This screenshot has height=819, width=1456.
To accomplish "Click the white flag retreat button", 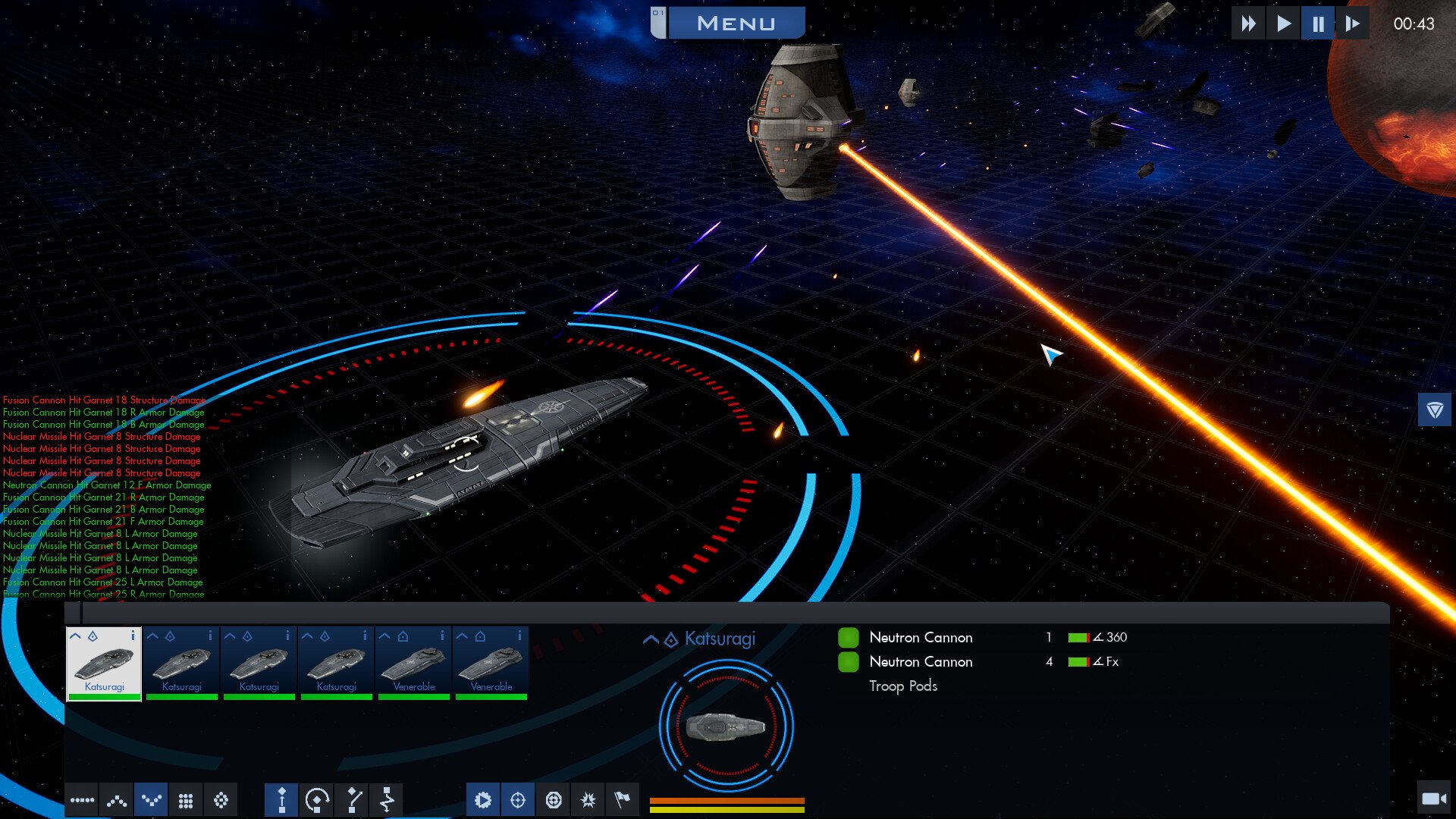I will (x=623, y=800).
